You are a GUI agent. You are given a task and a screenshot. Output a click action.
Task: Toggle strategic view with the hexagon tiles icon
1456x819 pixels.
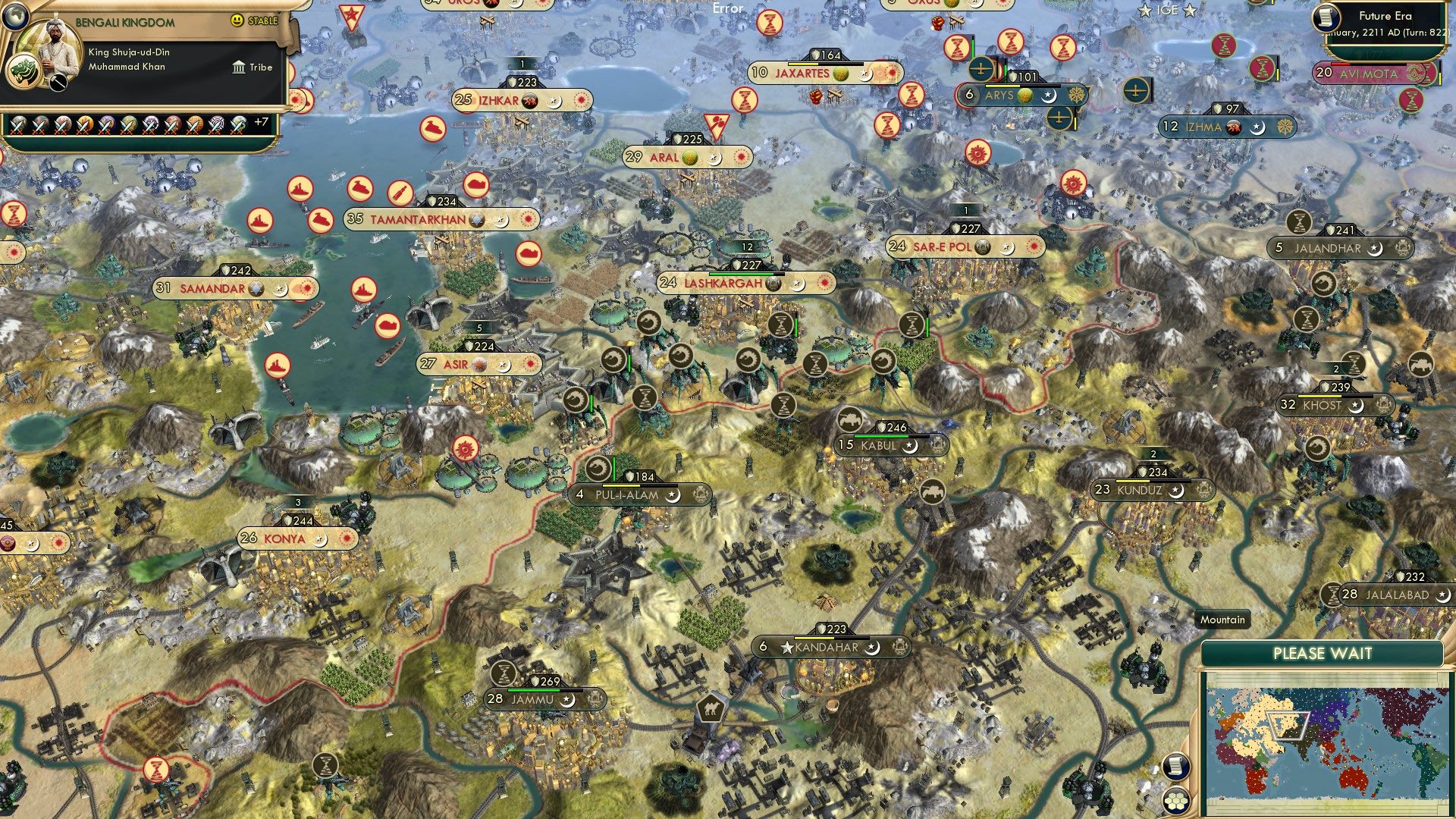(1177, 801)
